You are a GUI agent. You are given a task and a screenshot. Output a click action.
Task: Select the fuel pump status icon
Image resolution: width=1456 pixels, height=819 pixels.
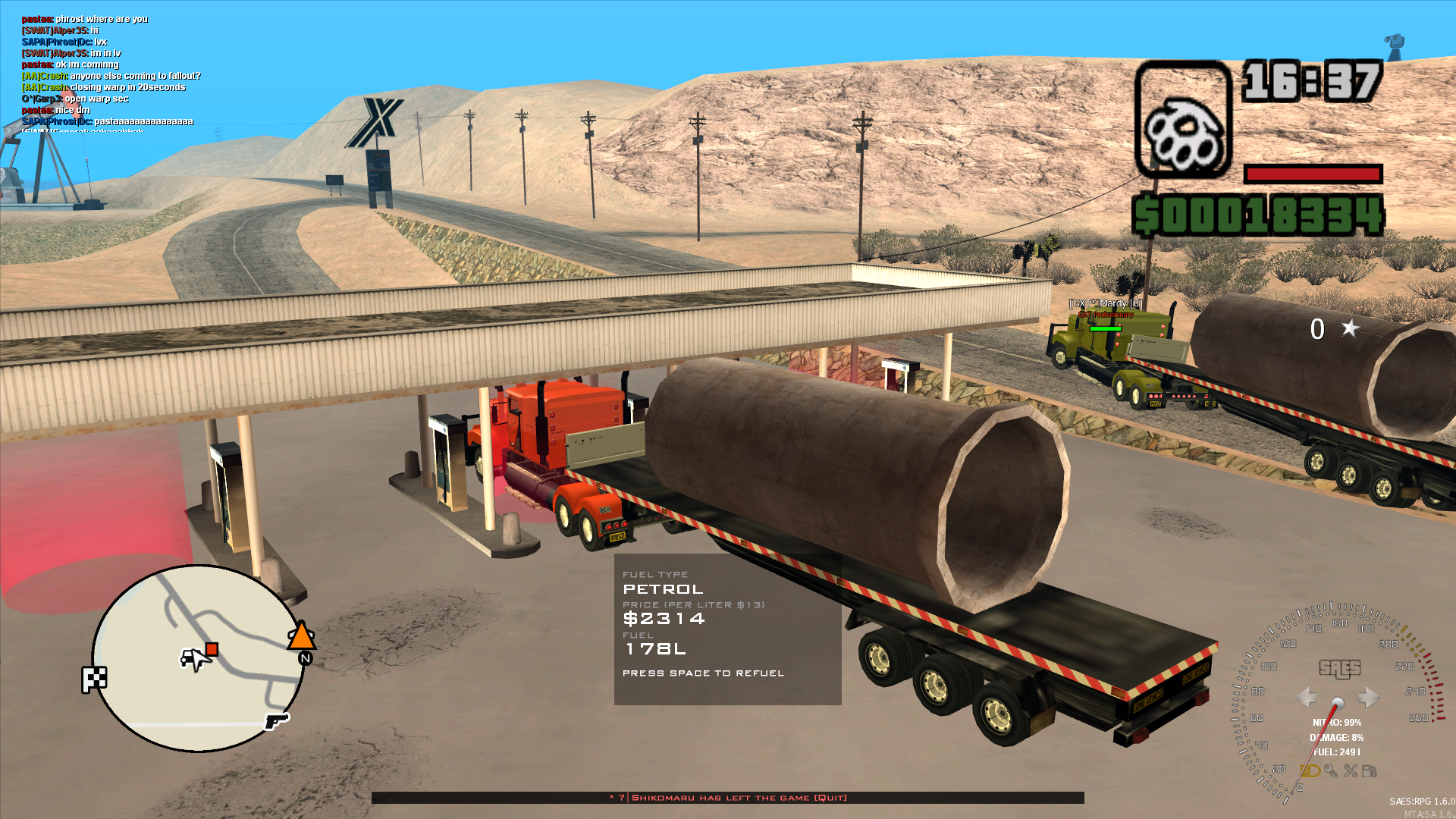click(1370, 770)
